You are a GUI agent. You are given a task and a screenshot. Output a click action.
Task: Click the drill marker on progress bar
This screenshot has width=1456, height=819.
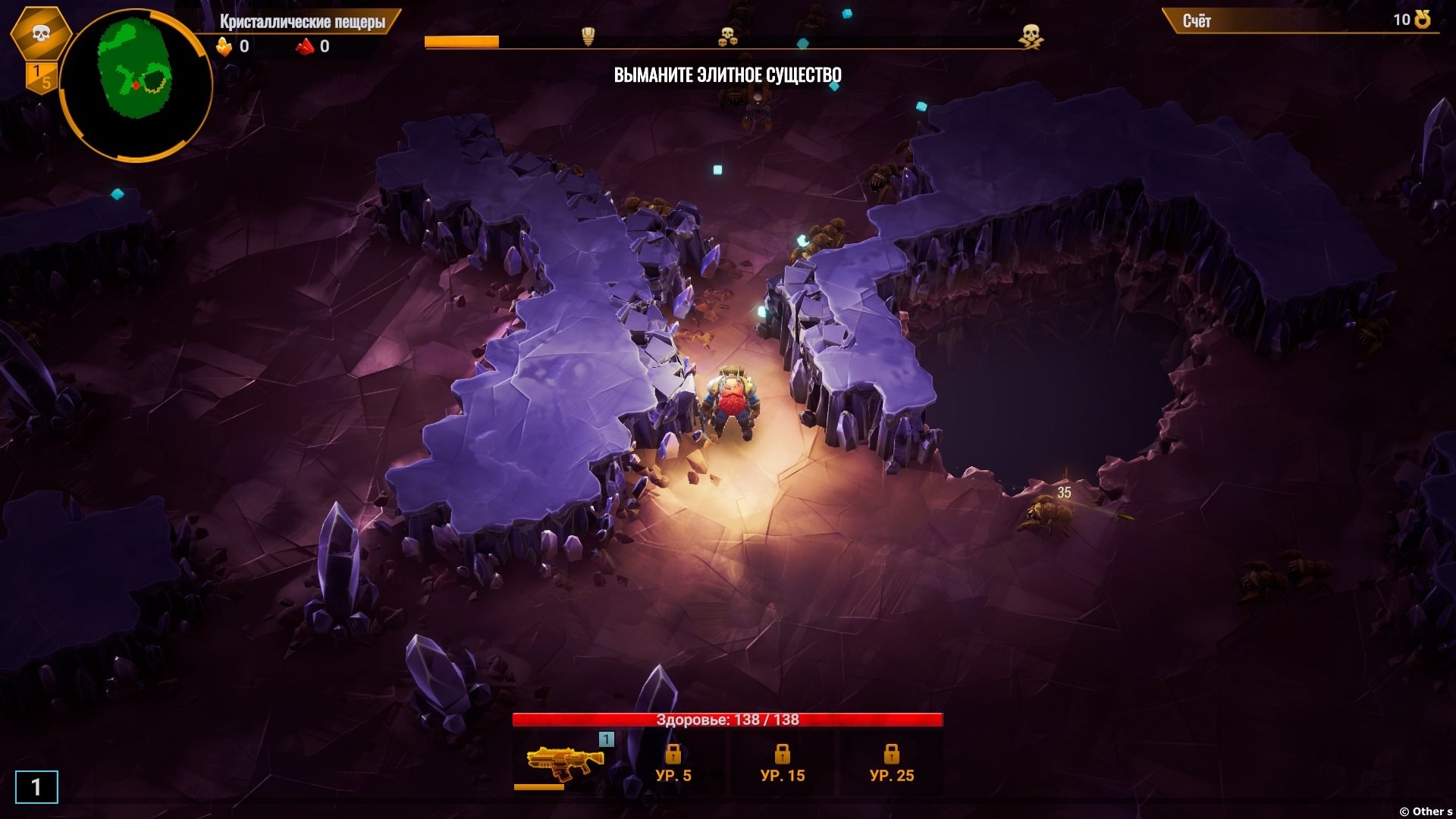[x=588, y=36]
